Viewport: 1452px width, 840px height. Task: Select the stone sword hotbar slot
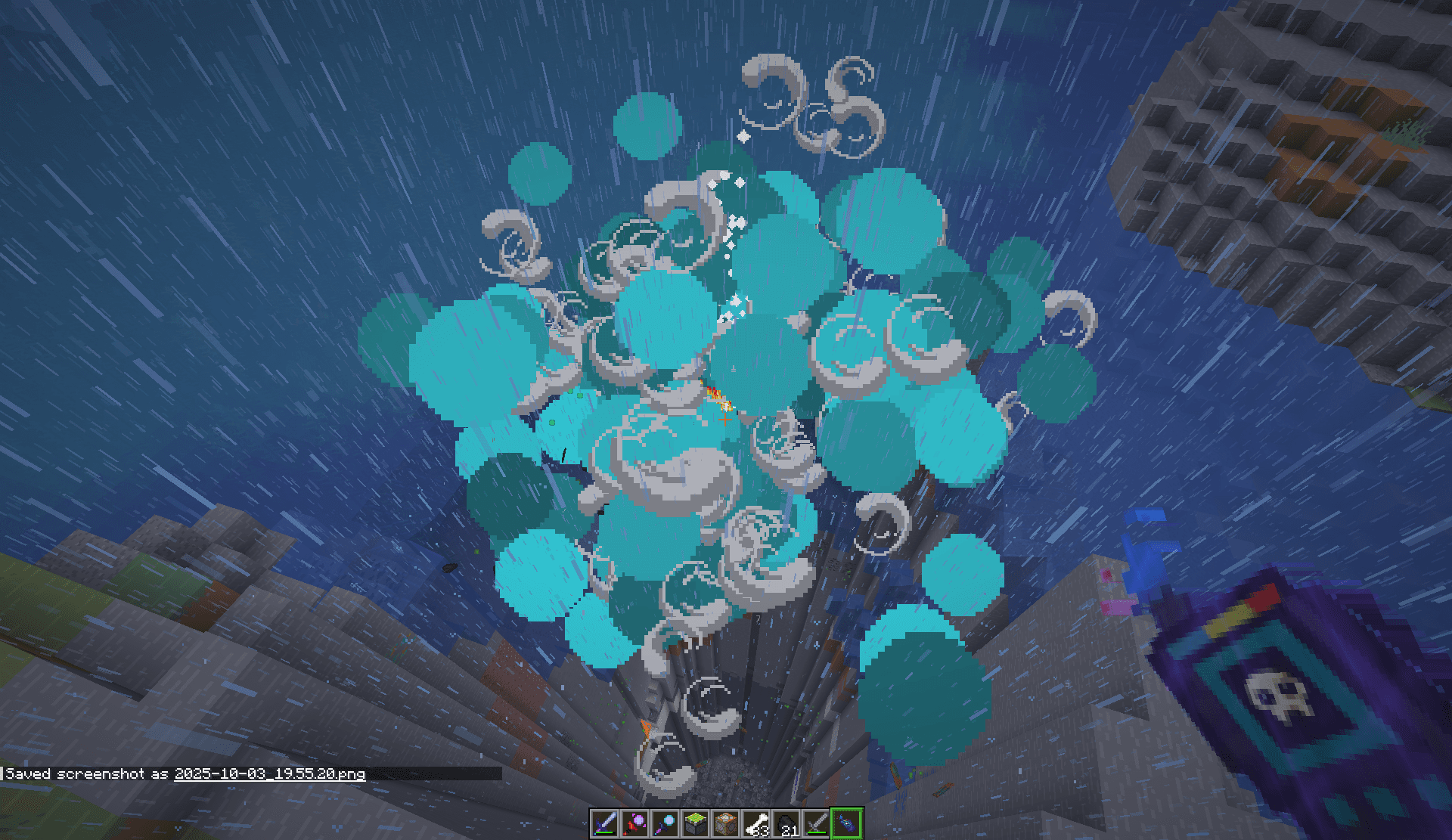(816, 823)
